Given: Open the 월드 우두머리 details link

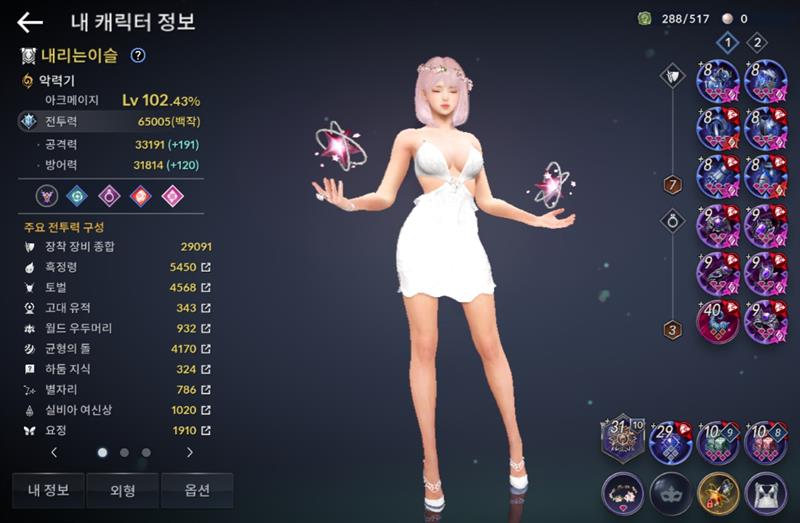Looking at the screenshot, I should [x=206, y=329].
